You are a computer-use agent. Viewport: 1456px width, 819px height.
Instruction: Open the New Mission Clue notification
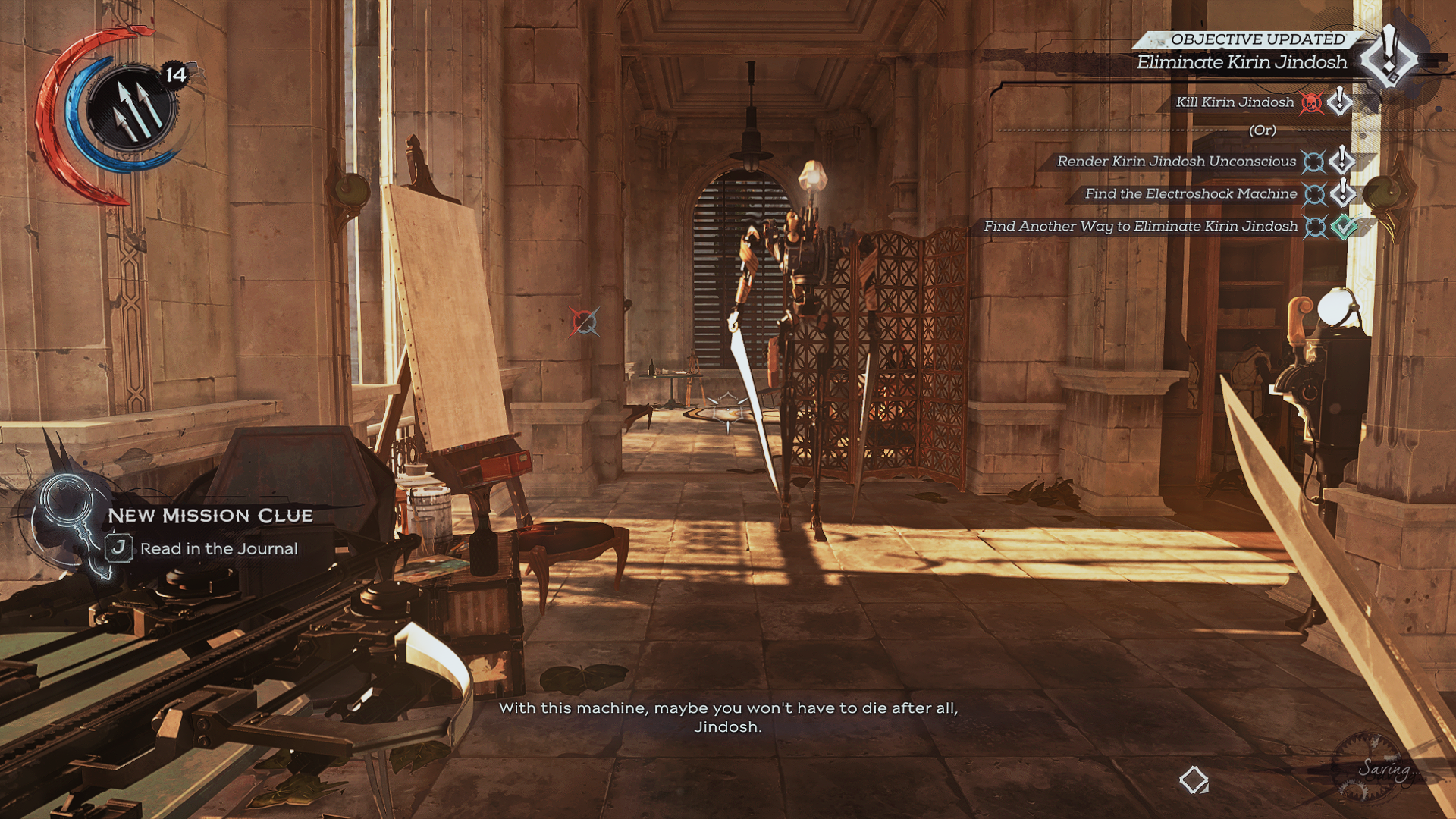click(x=210, y=516)
